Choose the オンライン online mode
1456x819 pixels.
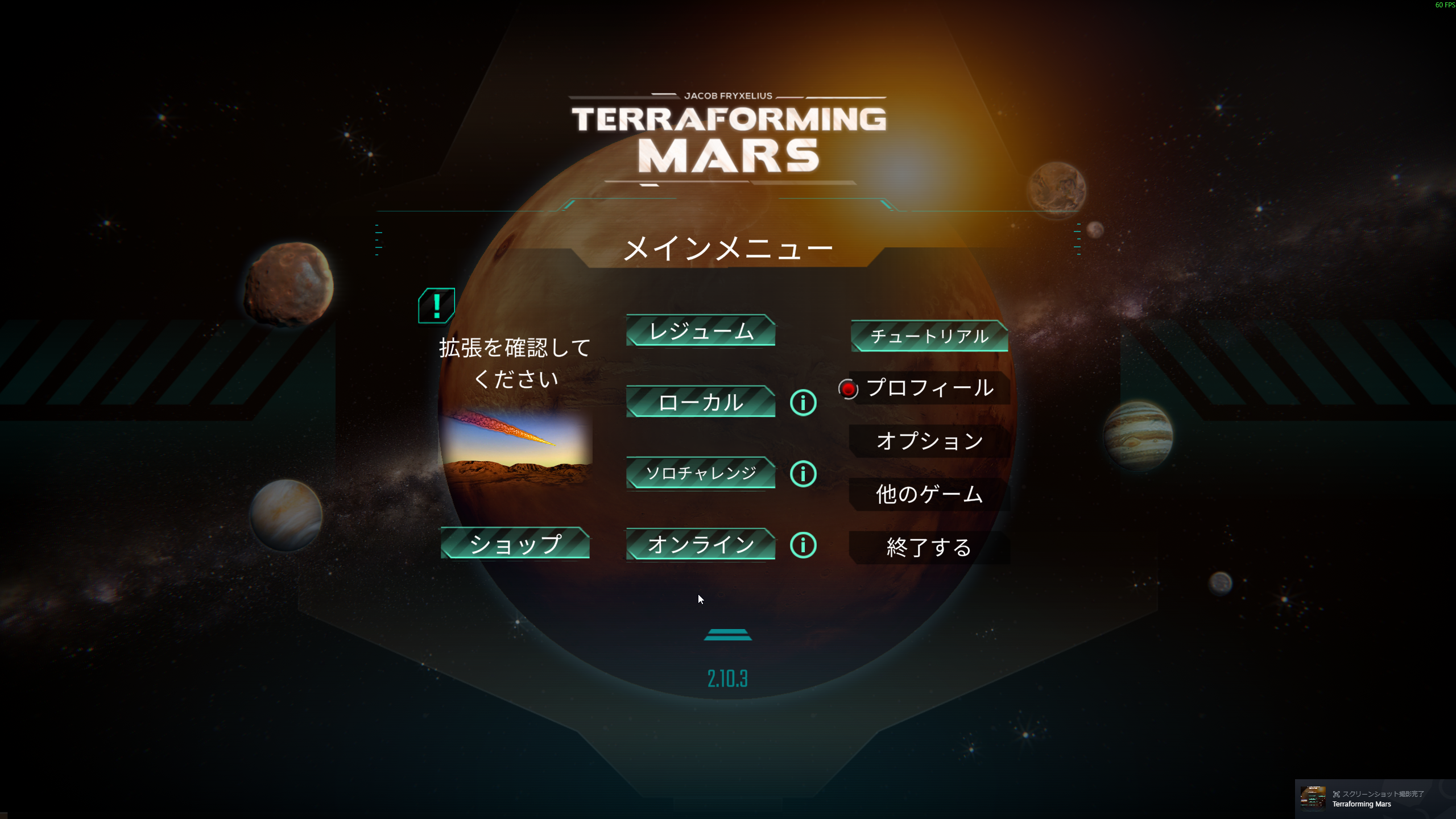[x=701, y=544]
